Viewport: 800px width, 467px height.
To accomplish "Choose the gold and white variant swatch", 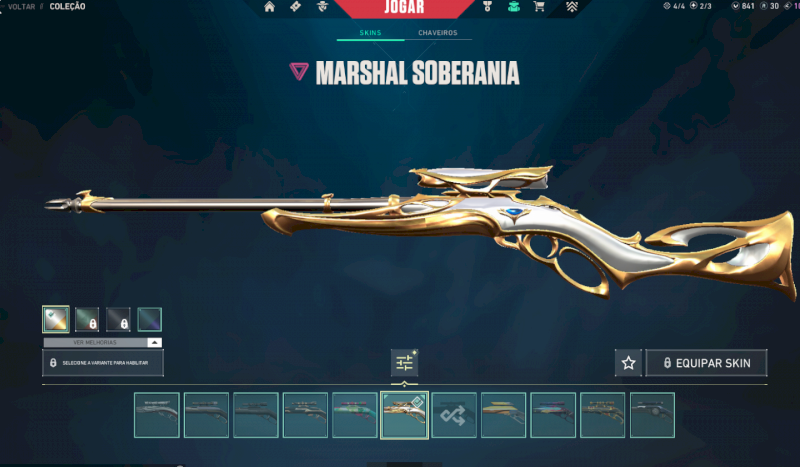I will tap(56, 320).
